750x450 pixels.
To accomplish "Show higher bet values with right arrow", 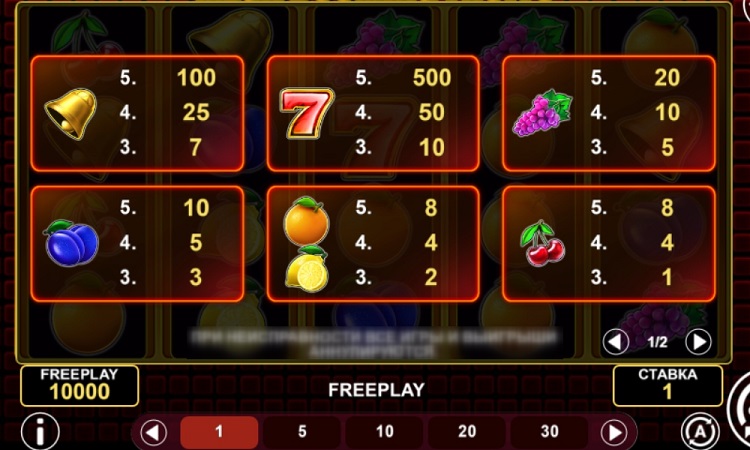I will click(x=614, y=433).
